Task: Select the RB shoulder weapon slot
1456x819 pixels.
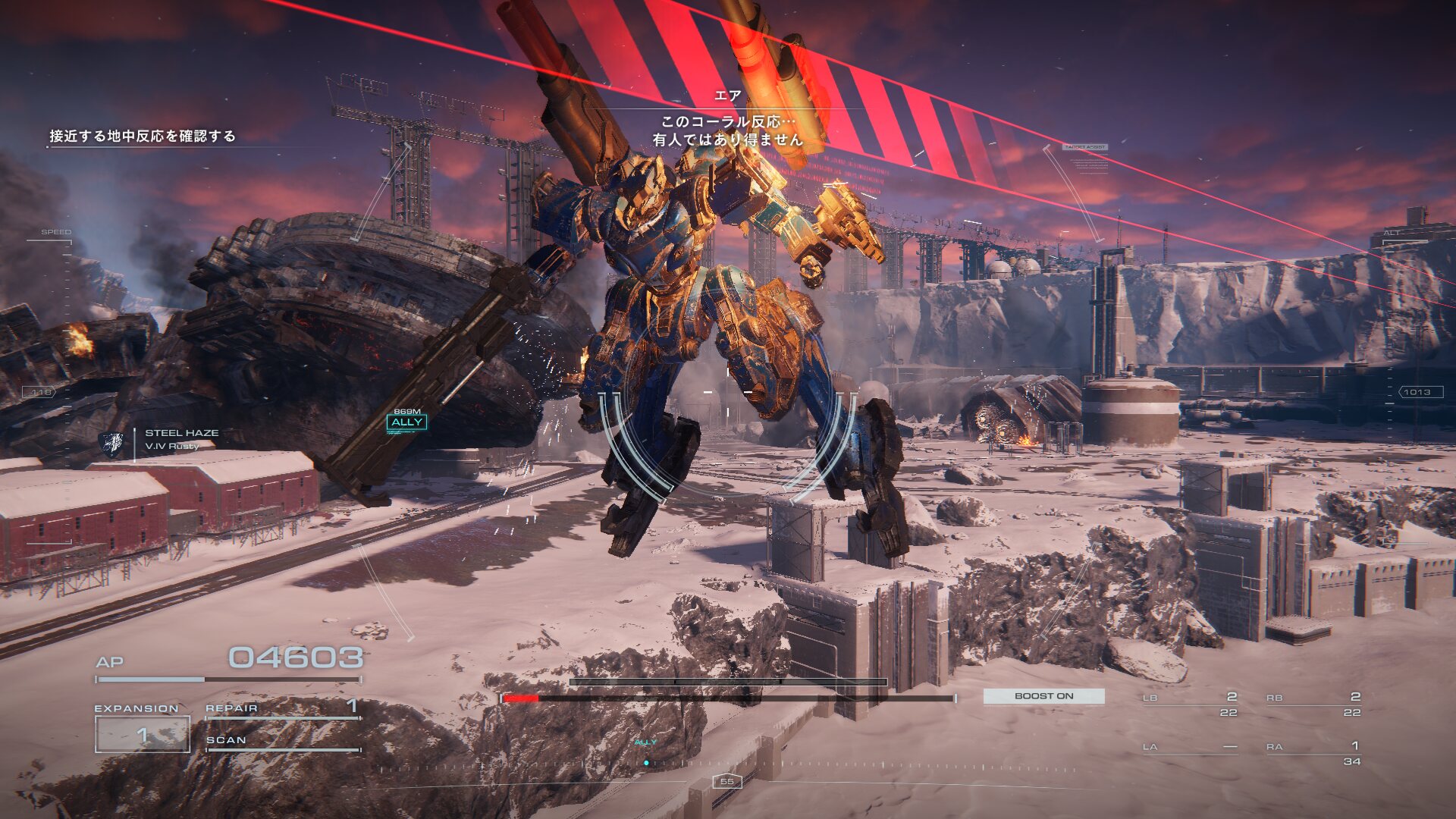Action: (x=1313, y=704)
